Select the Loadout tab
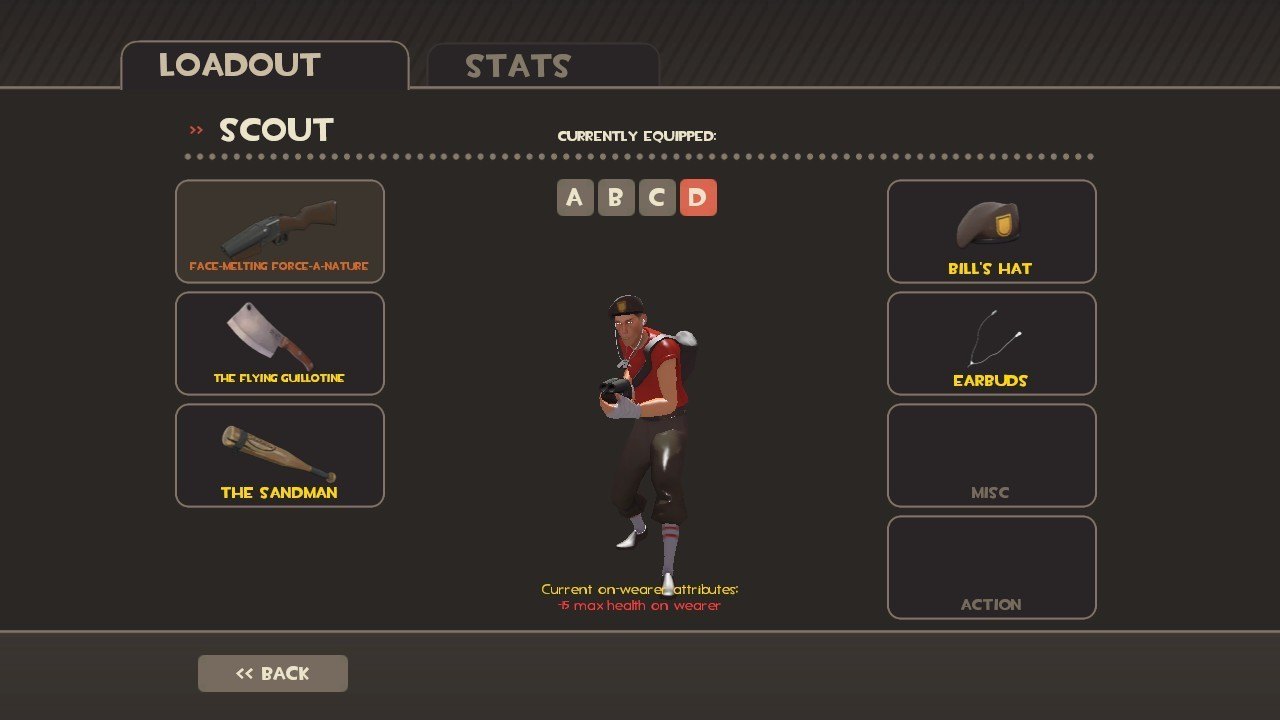Viewport: 1280px width, 720px height. (x=264, y=66)
